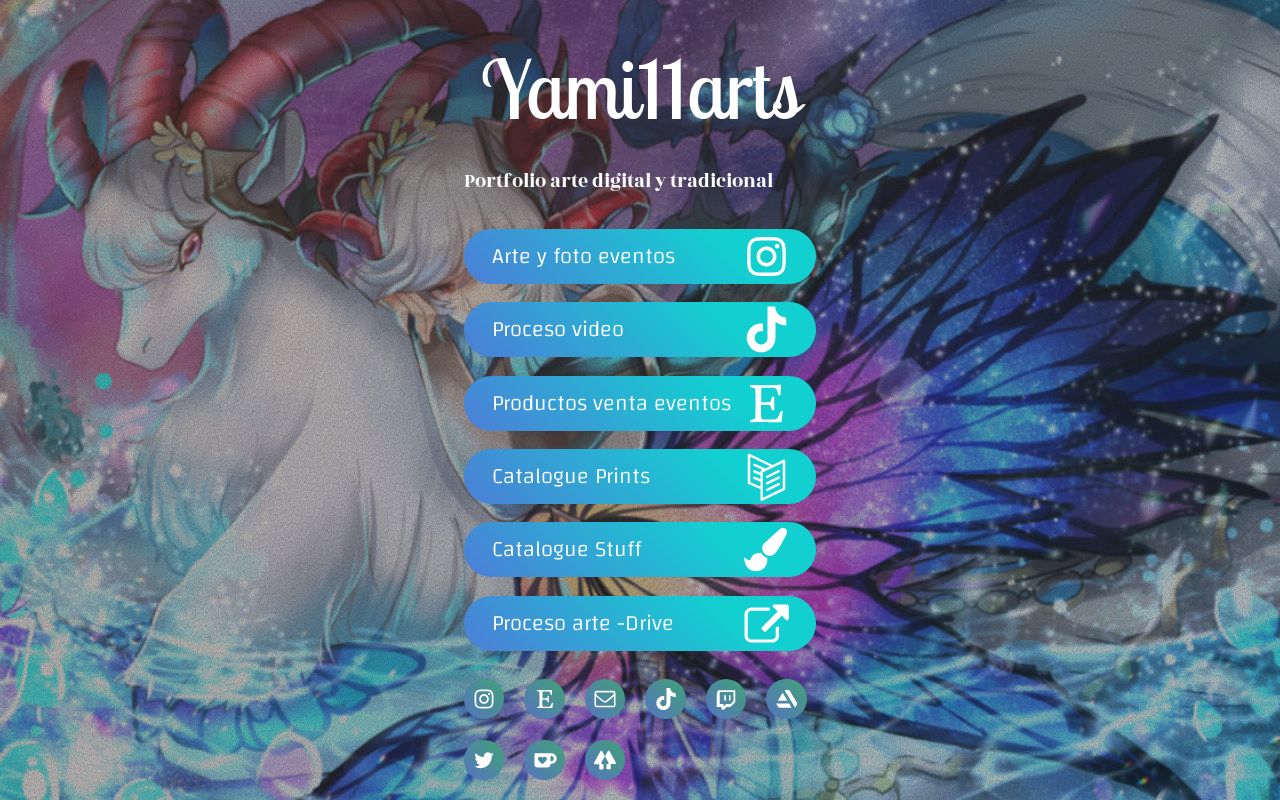Open the ArtStation icon
The height and width of the screenshot is (800, 1280).
point(786,699)
